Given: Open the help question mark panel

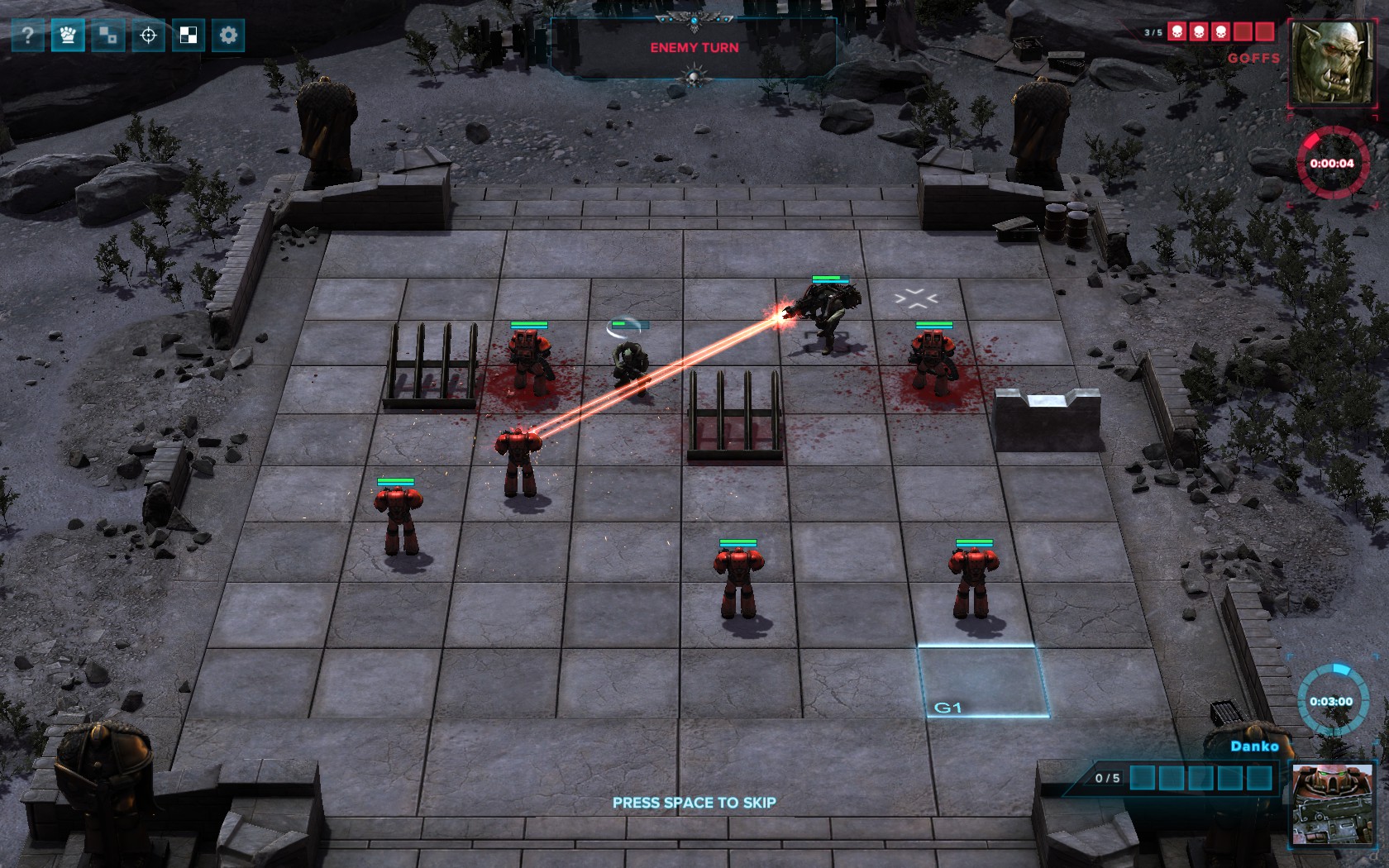Looking at the screenshot, I should pos(28,35).
